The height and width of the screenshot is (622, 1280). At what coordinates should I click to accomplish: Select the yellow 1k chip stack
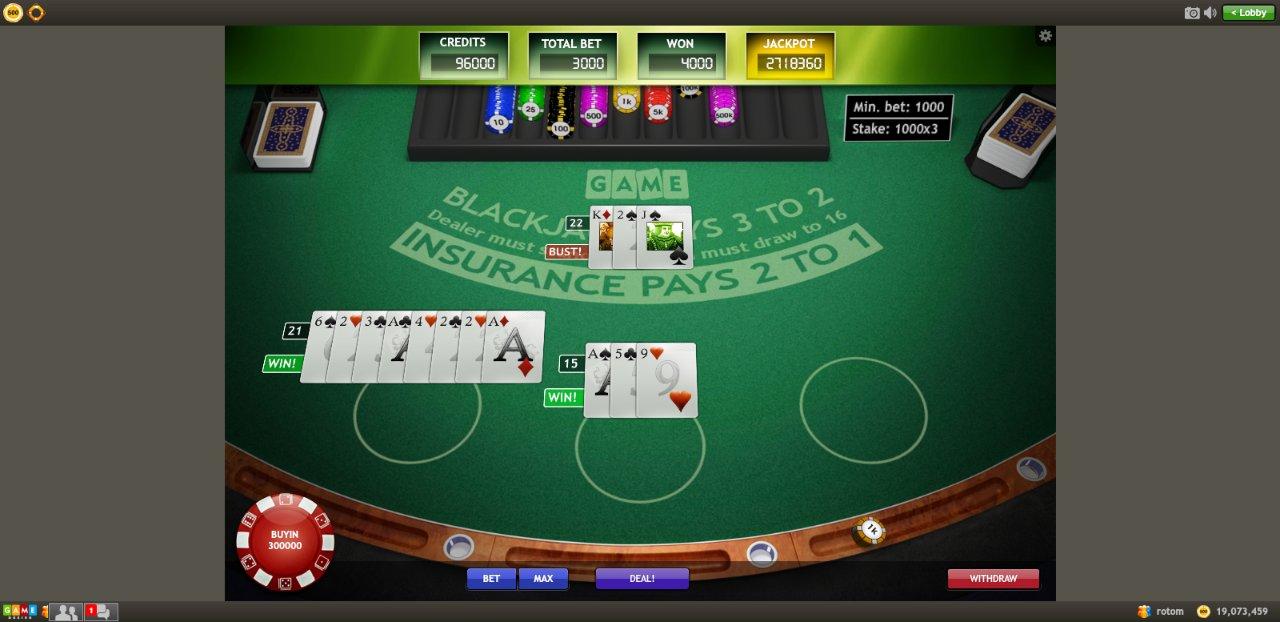click(x=626, y=100)
